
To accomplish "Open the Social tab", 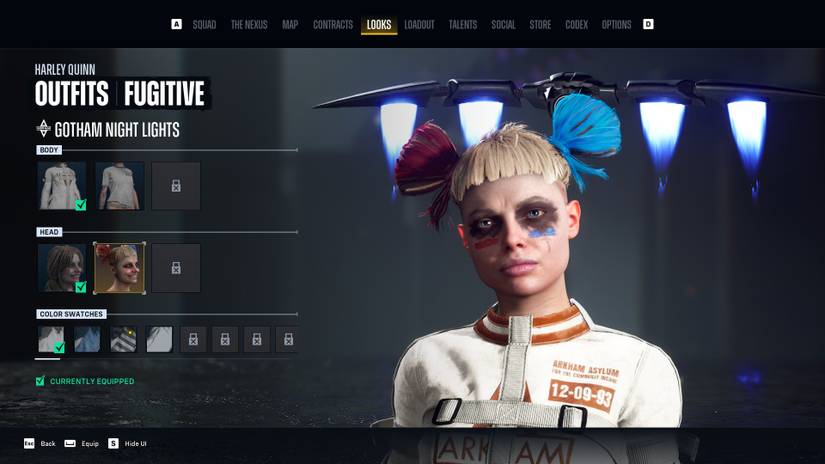I will pos(503,24).
